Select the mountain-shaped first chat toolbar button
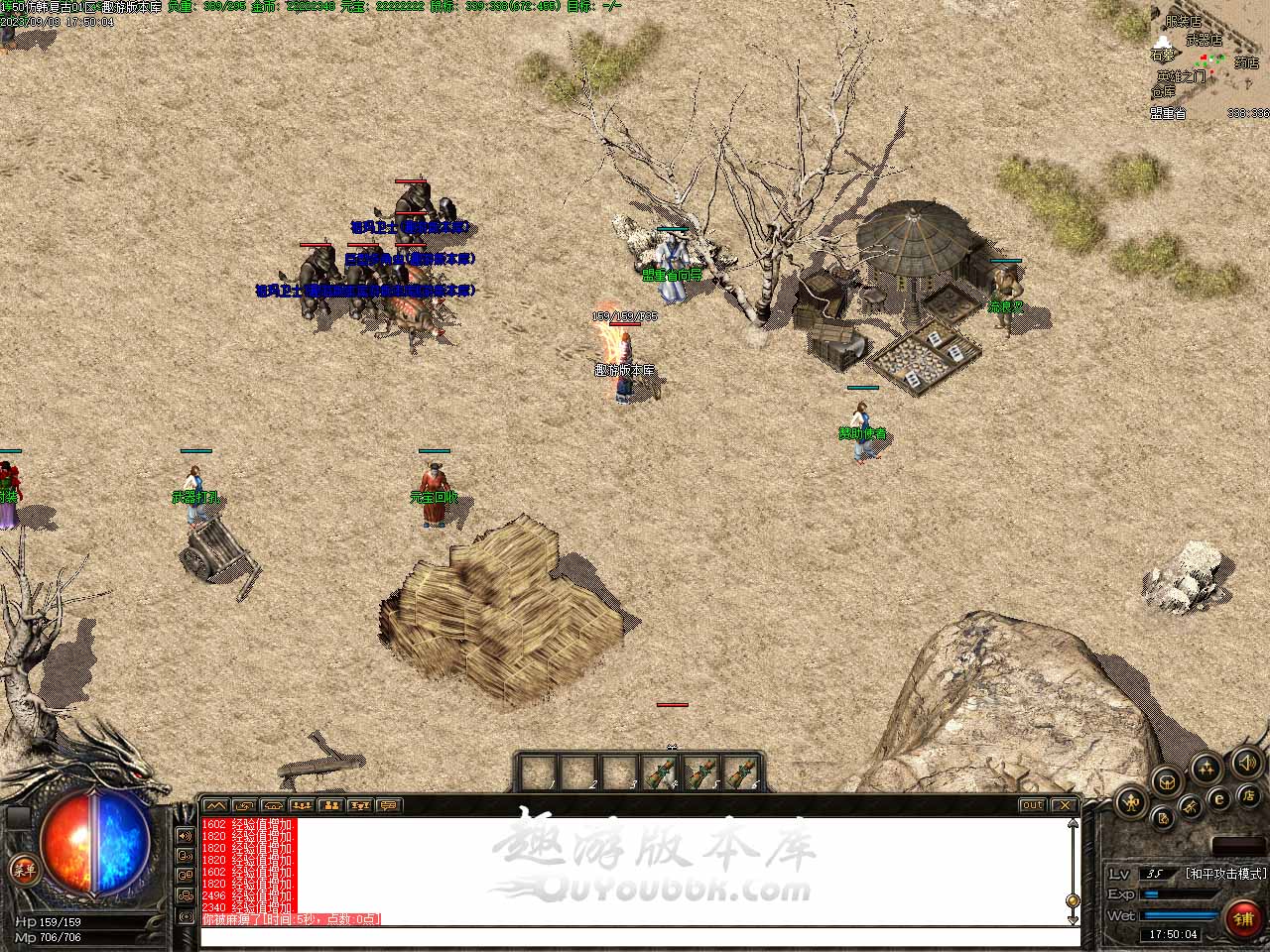The height and width of the screenshot is (952, 1270). click(x=215, y=805)
